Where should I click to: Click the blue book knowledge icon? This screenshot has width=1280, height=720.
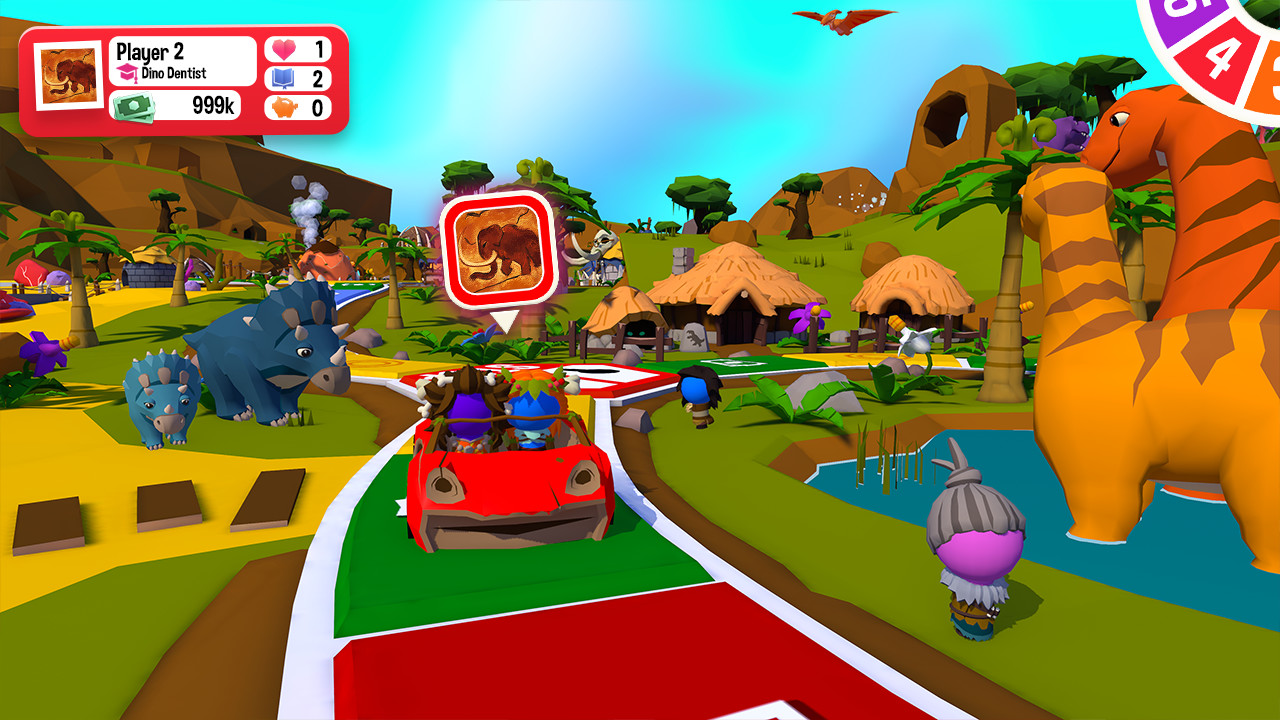(281, 77)
